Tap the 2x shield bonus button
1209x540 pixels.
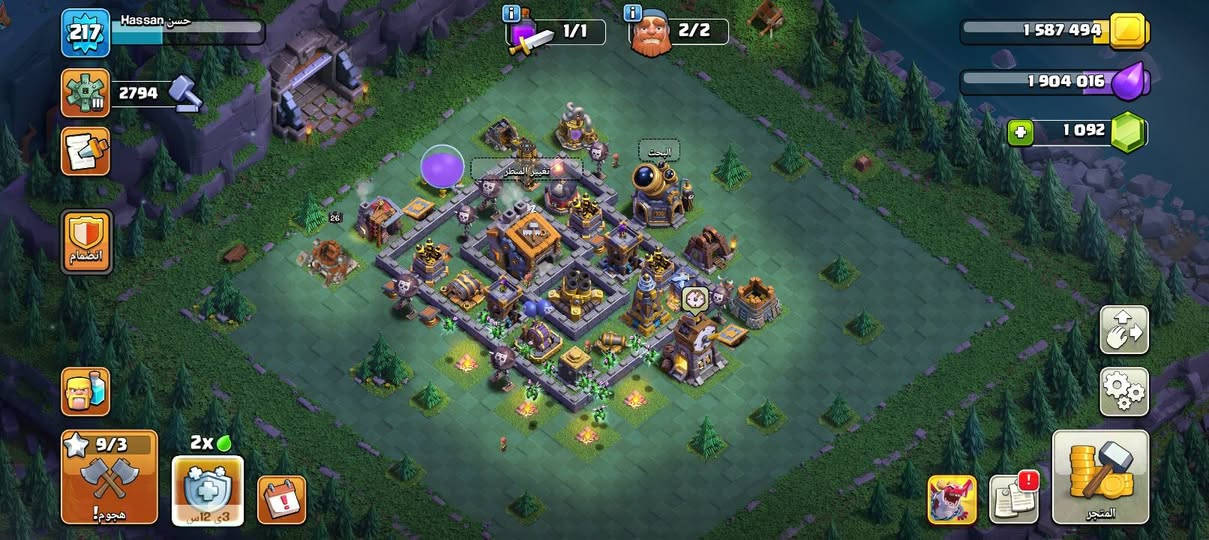(x=208, y=490)
